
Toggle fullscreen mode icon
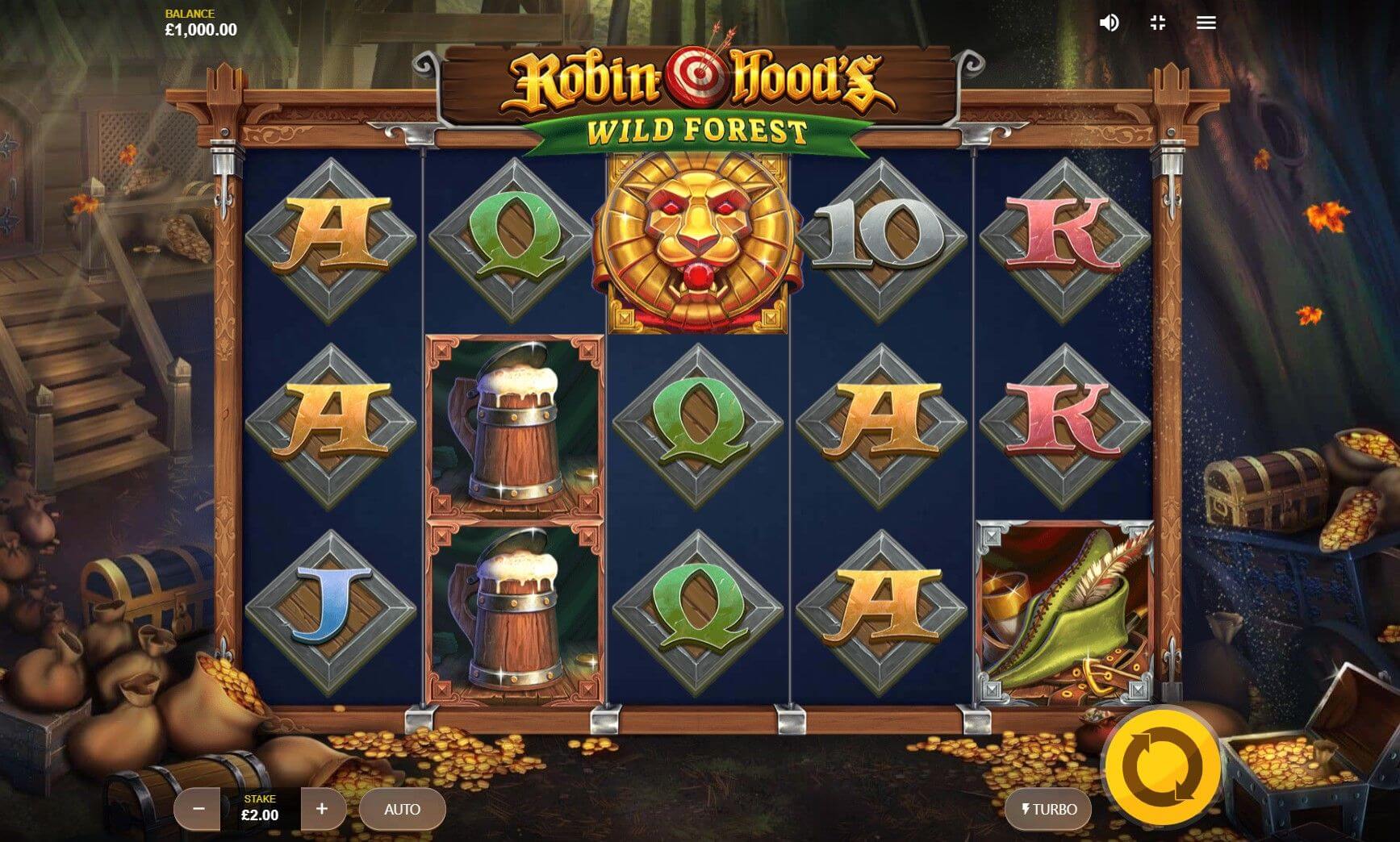click(1158, 23)
